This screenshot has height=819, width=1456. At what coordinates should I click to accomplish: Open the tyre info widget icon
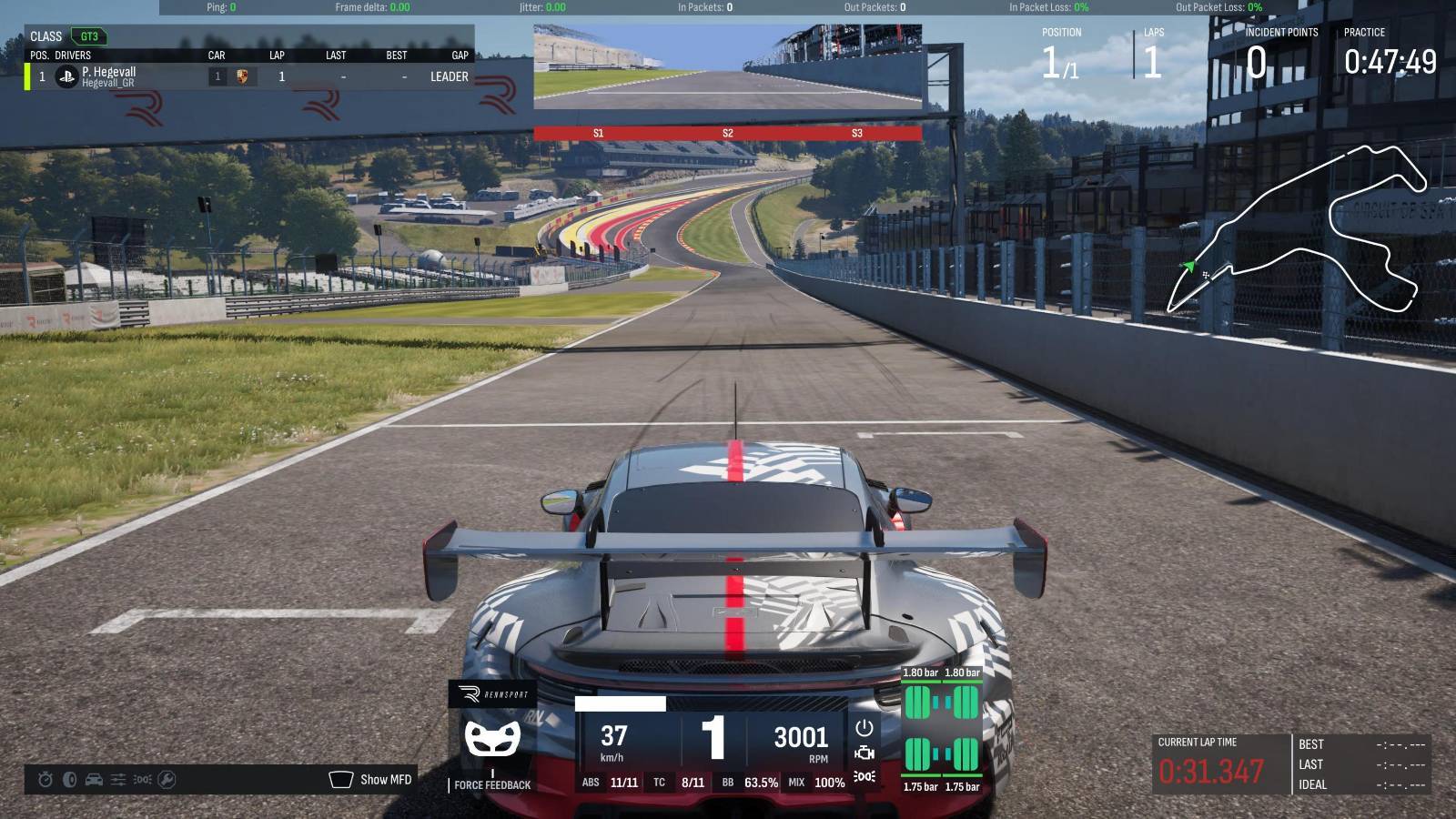(x=69, y=779)
